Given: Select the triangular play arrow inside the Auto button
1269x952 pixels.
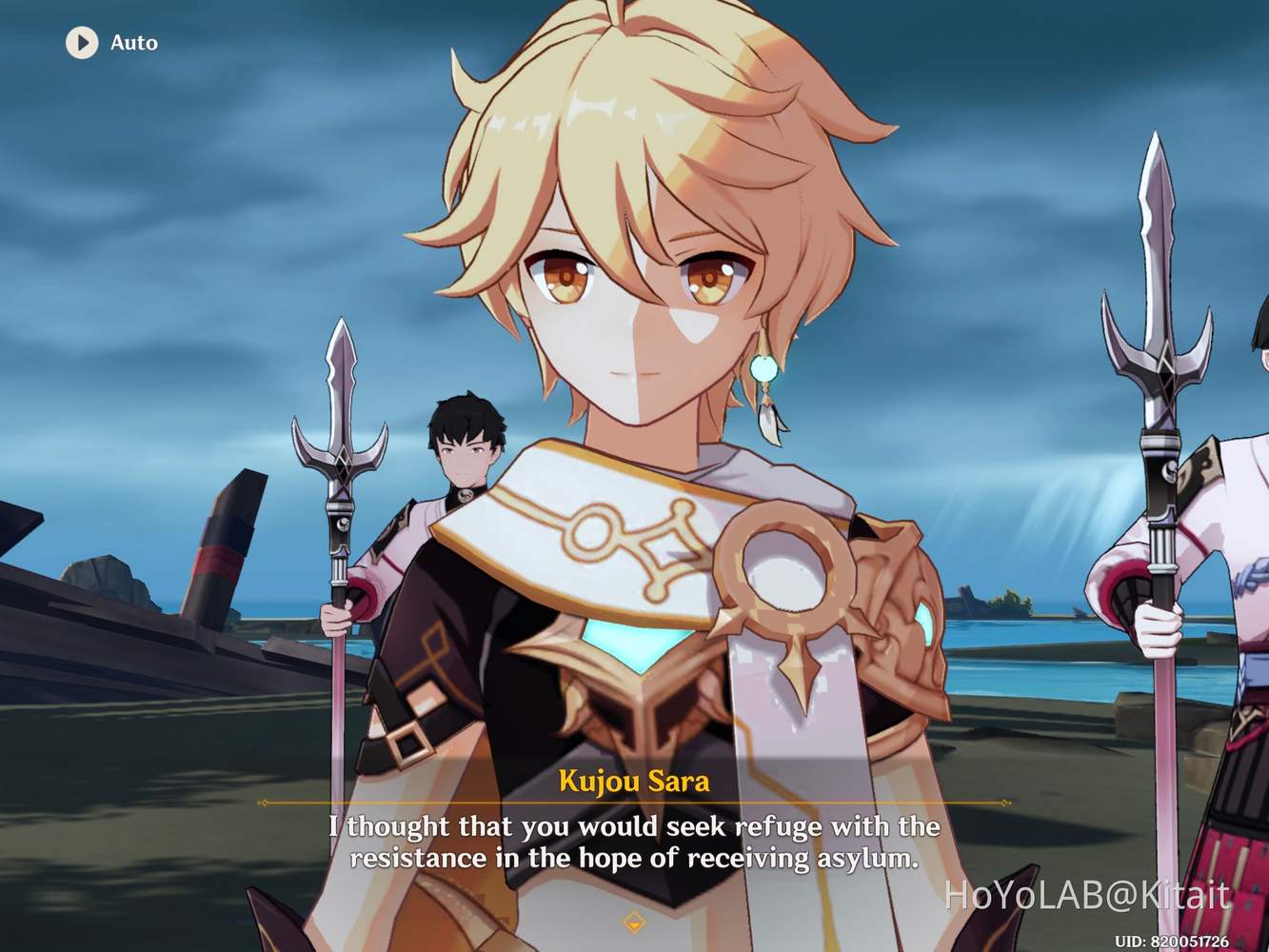Looking at the screenshot, I should [x=82, y=42].
